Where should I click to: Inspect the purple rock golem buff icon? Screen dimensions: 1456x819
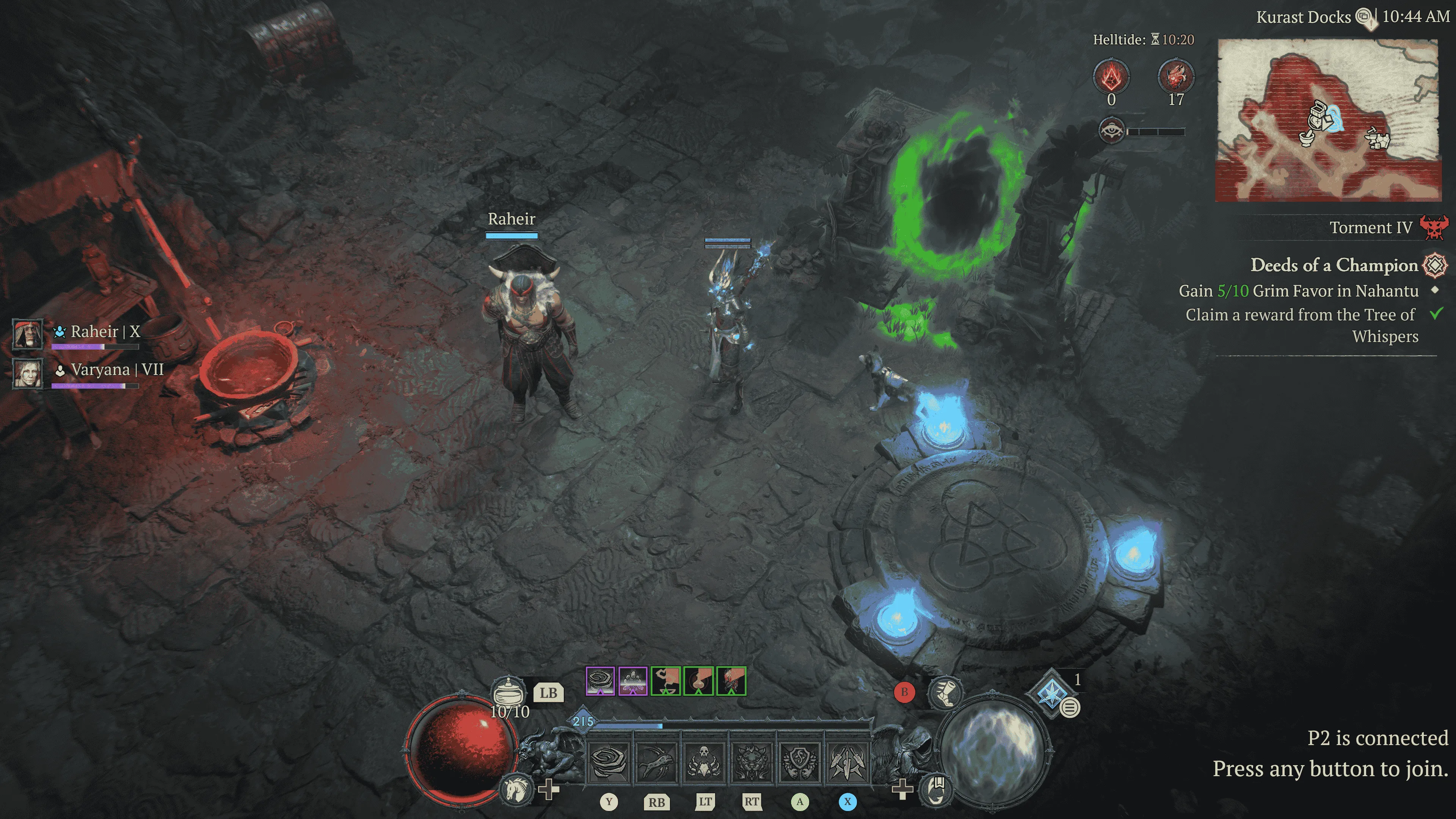tap(632, 681)
